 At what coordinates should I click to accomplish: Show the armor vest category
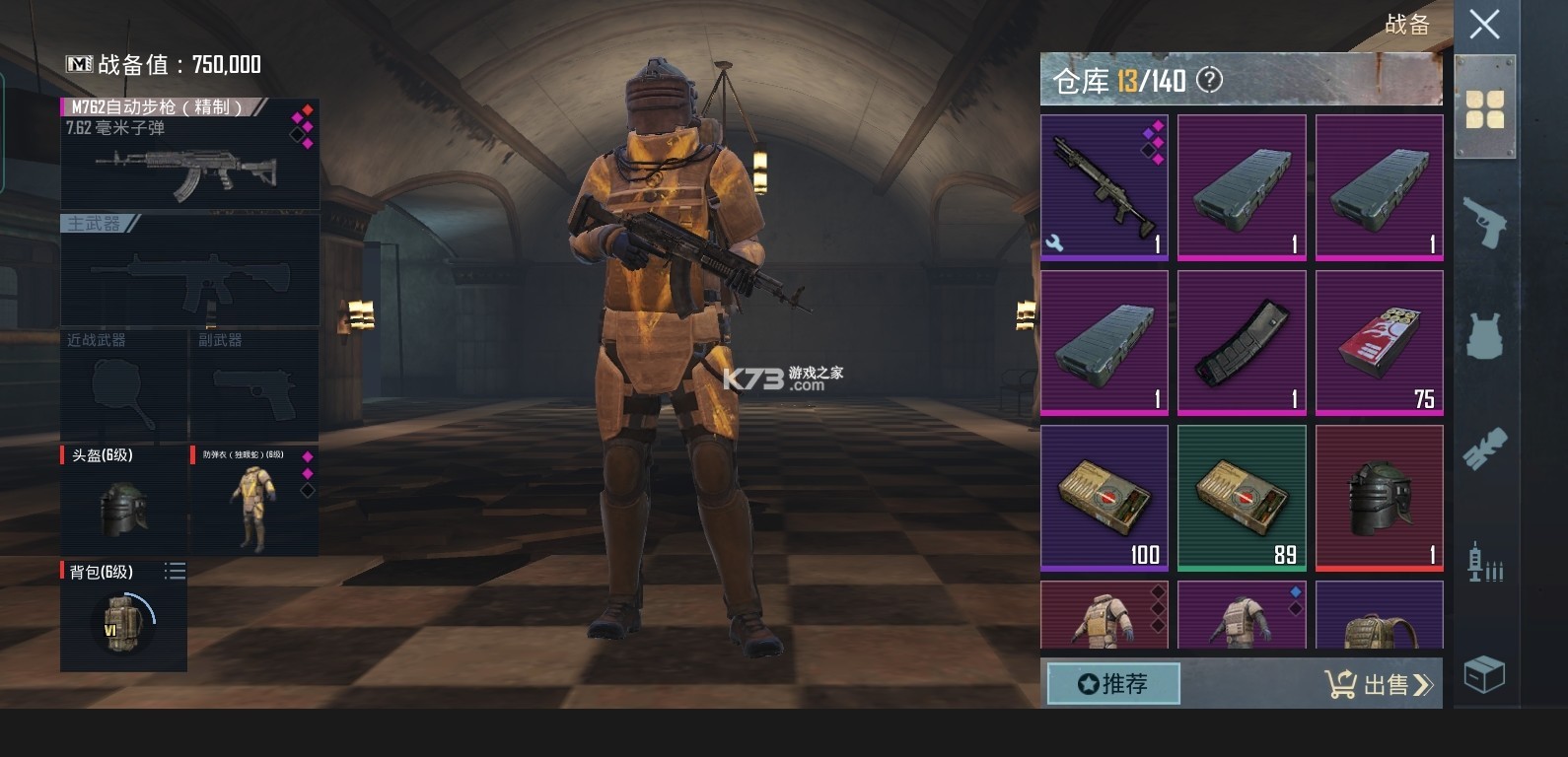click(1484, 335)
